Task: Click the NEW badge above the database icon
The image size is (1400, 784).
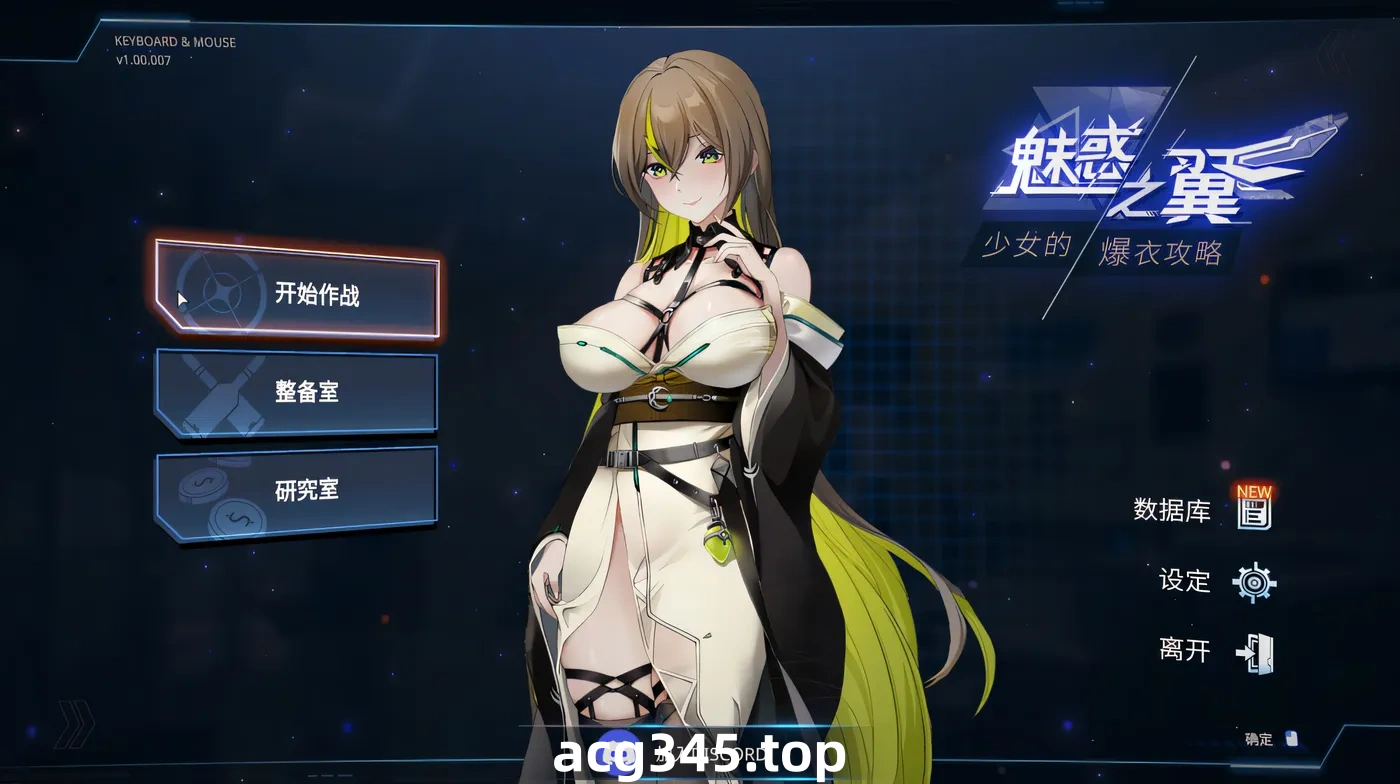Action: 1254,492
